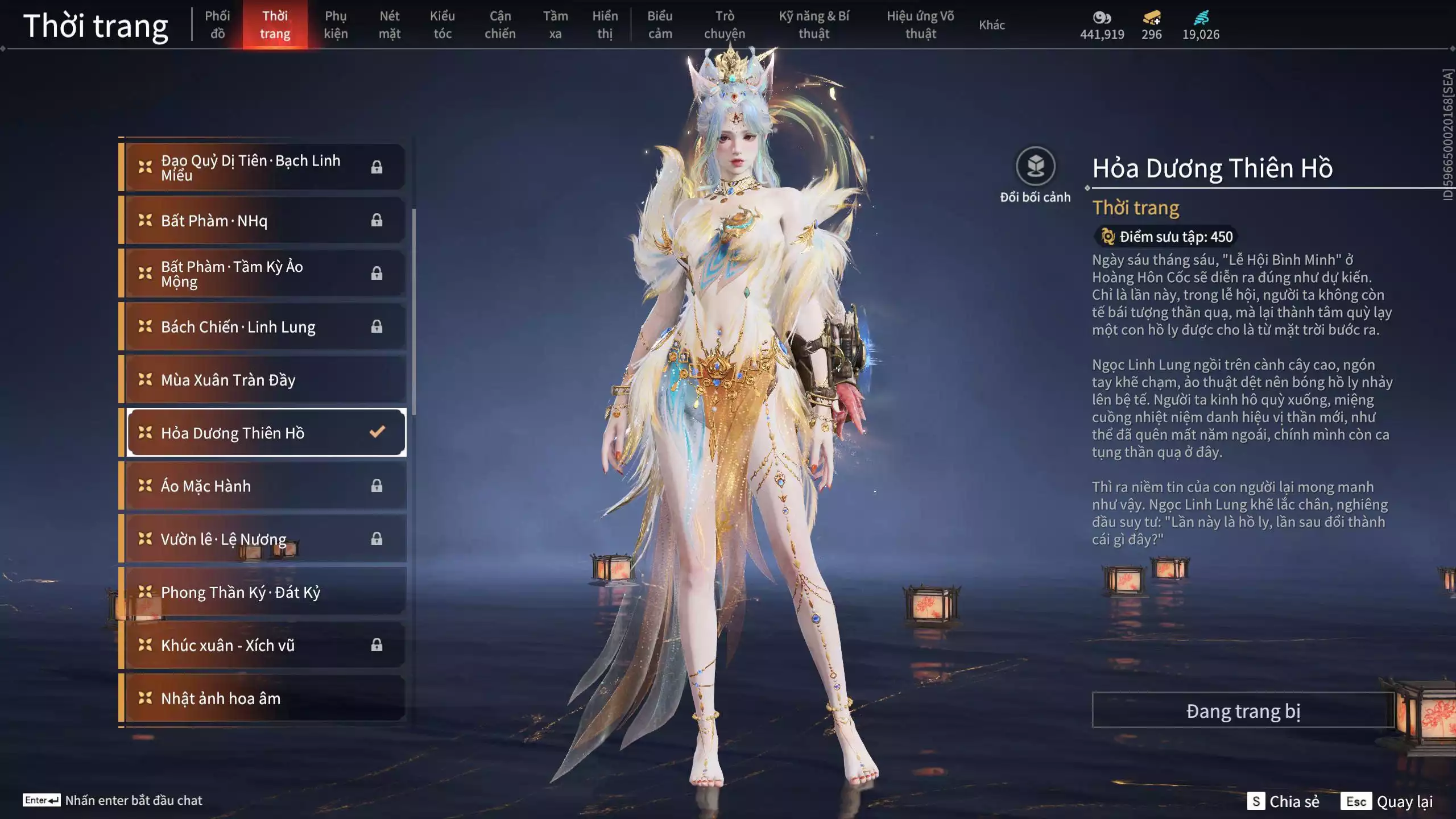Viewport: 1456px width, 819px height.
Task: Open the Biểu cảm tab
Action: [x=660, y=24]
